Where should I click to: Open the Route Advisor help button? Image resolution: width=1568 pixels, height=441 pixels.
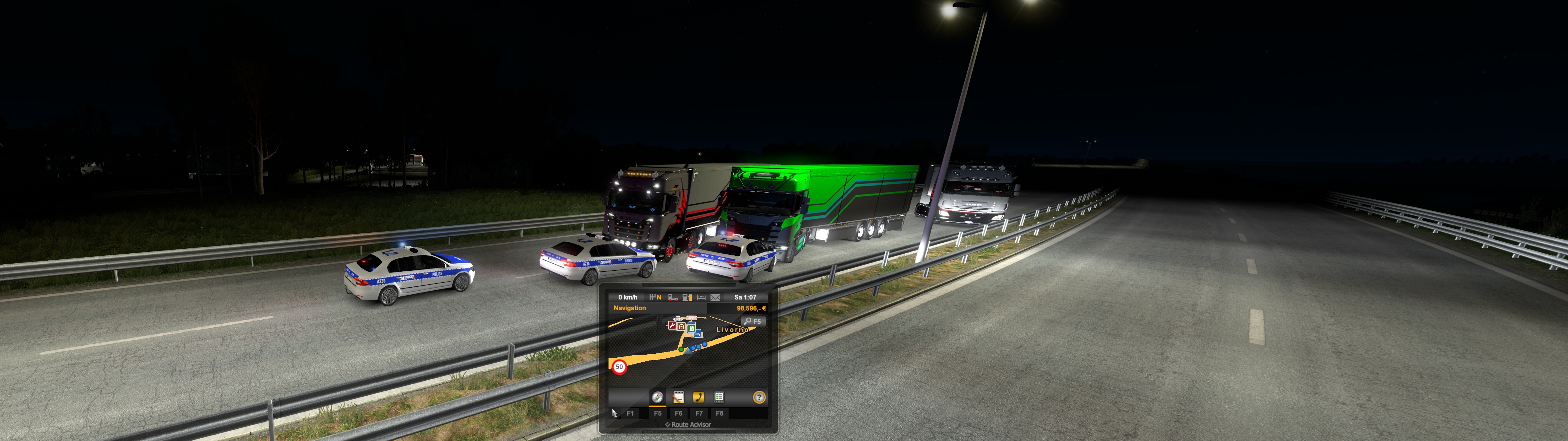[x=759, y=398]
